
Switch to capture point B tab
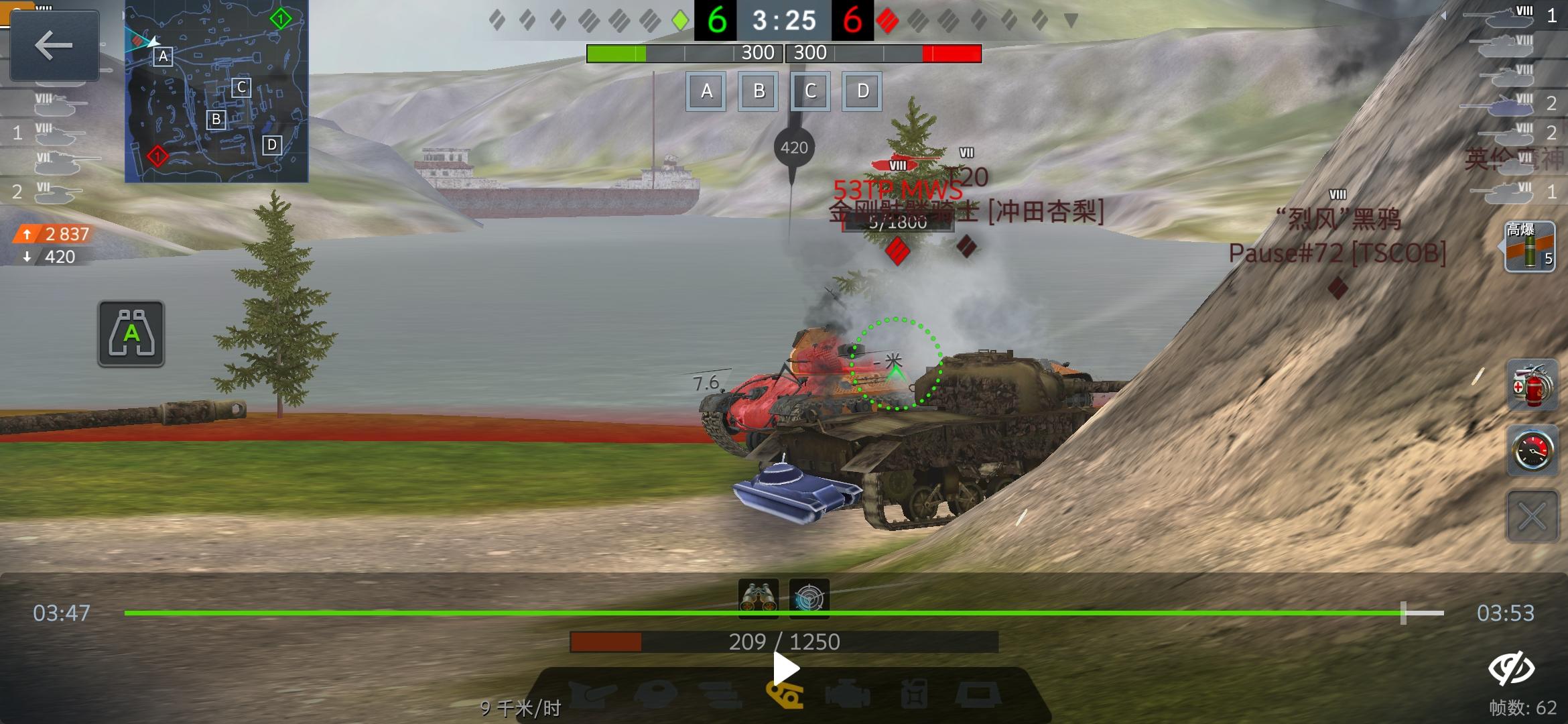(x=757, y=91)
